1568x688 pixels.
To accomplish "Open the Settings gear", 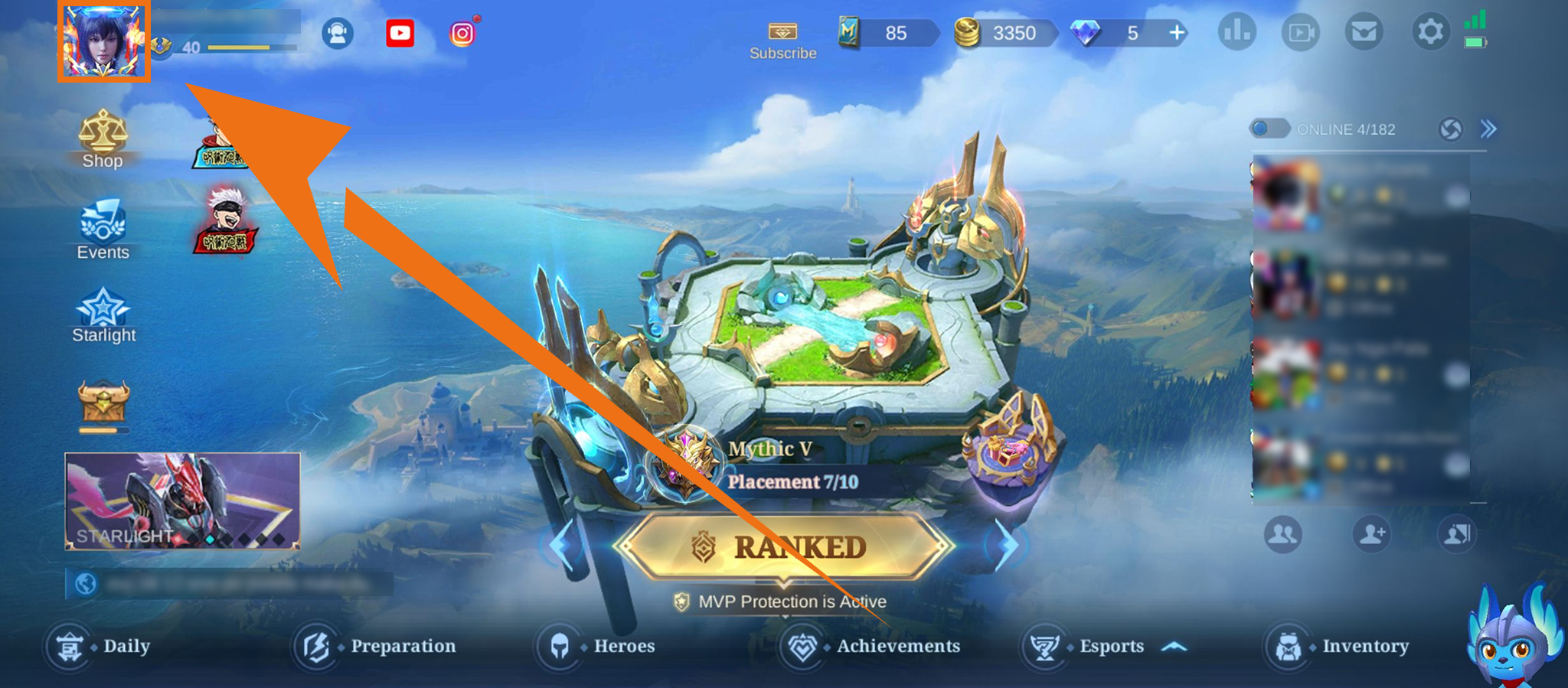I will click(x=1429, y=32).
